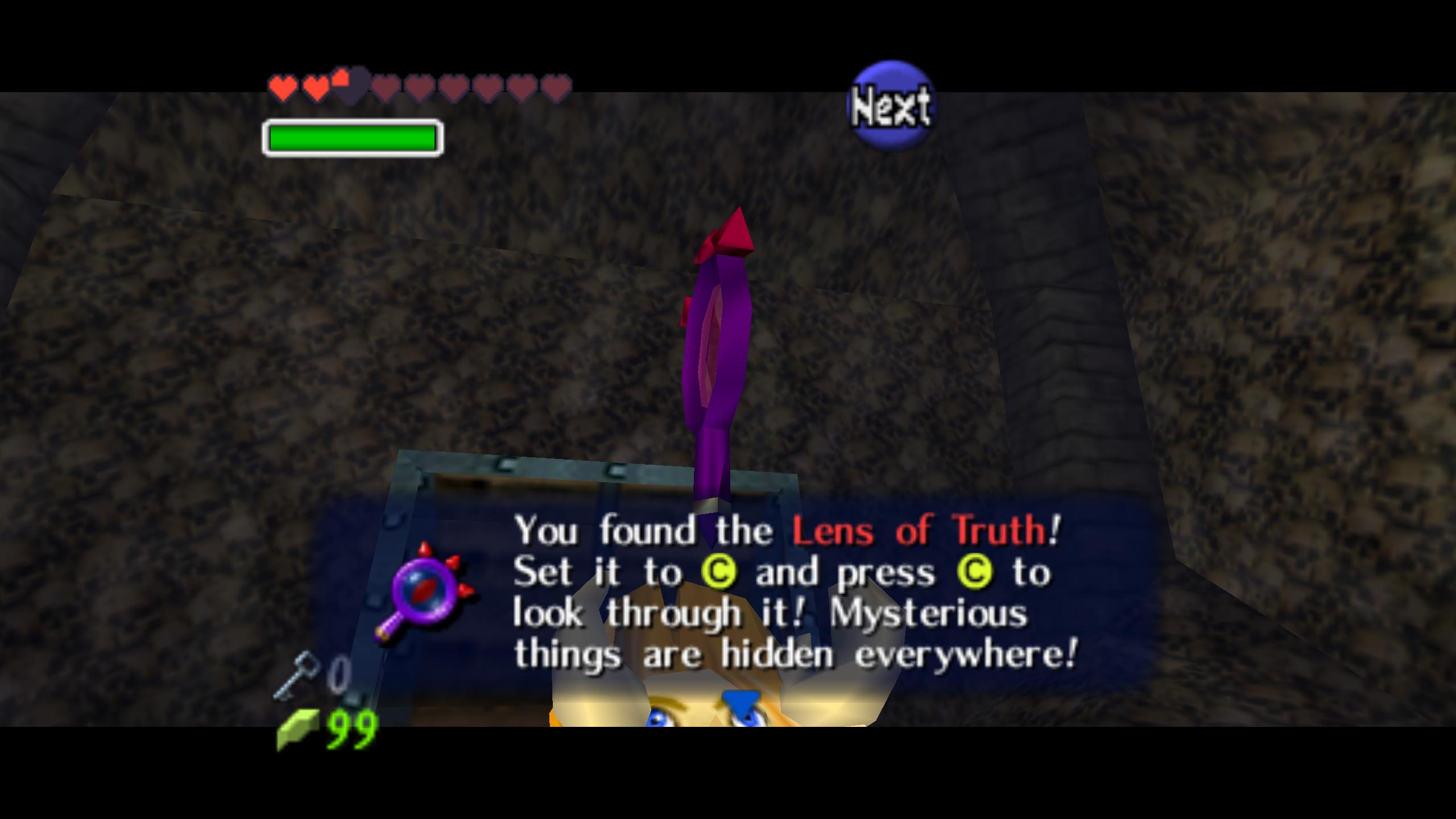This screenshot has width=1456, height=819.
Task: Advance the dialogue with the Next button
Action: click(x=891, y=106)
